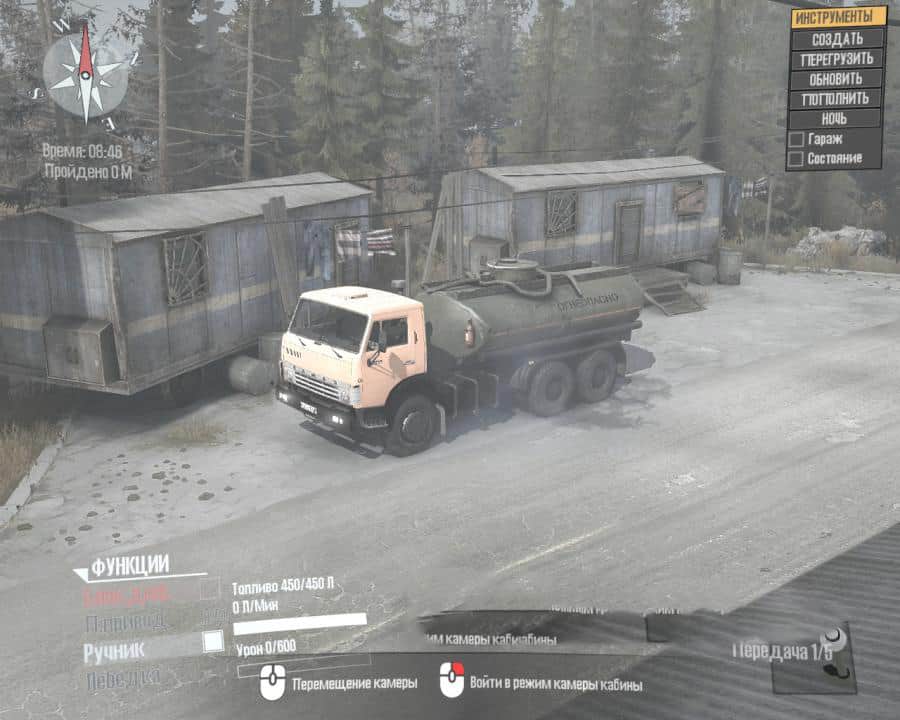
Task: Select Перегрузить in the tools menu
Action: click(838, 59)
